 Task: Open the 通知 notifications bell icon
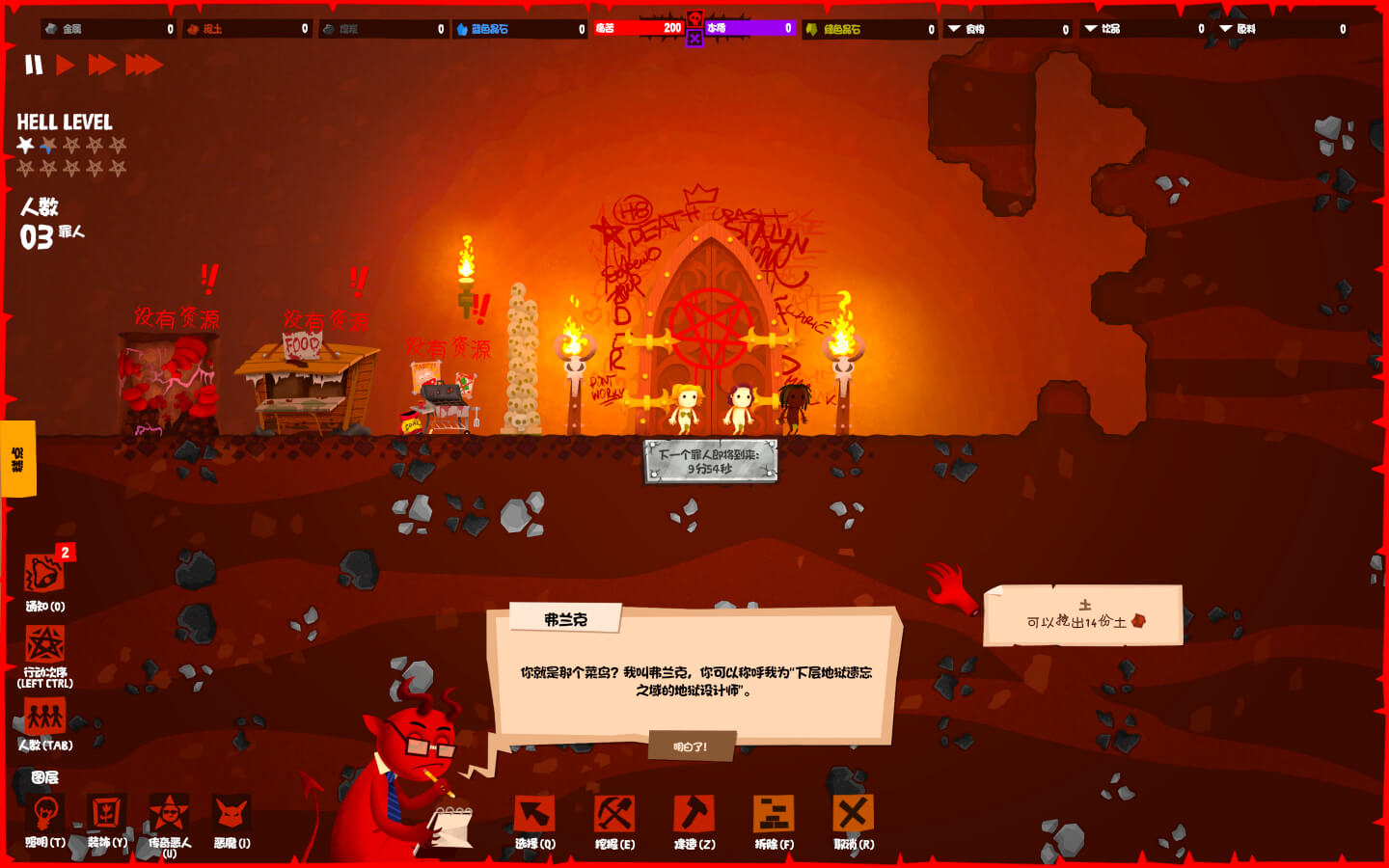coord(44,574)
